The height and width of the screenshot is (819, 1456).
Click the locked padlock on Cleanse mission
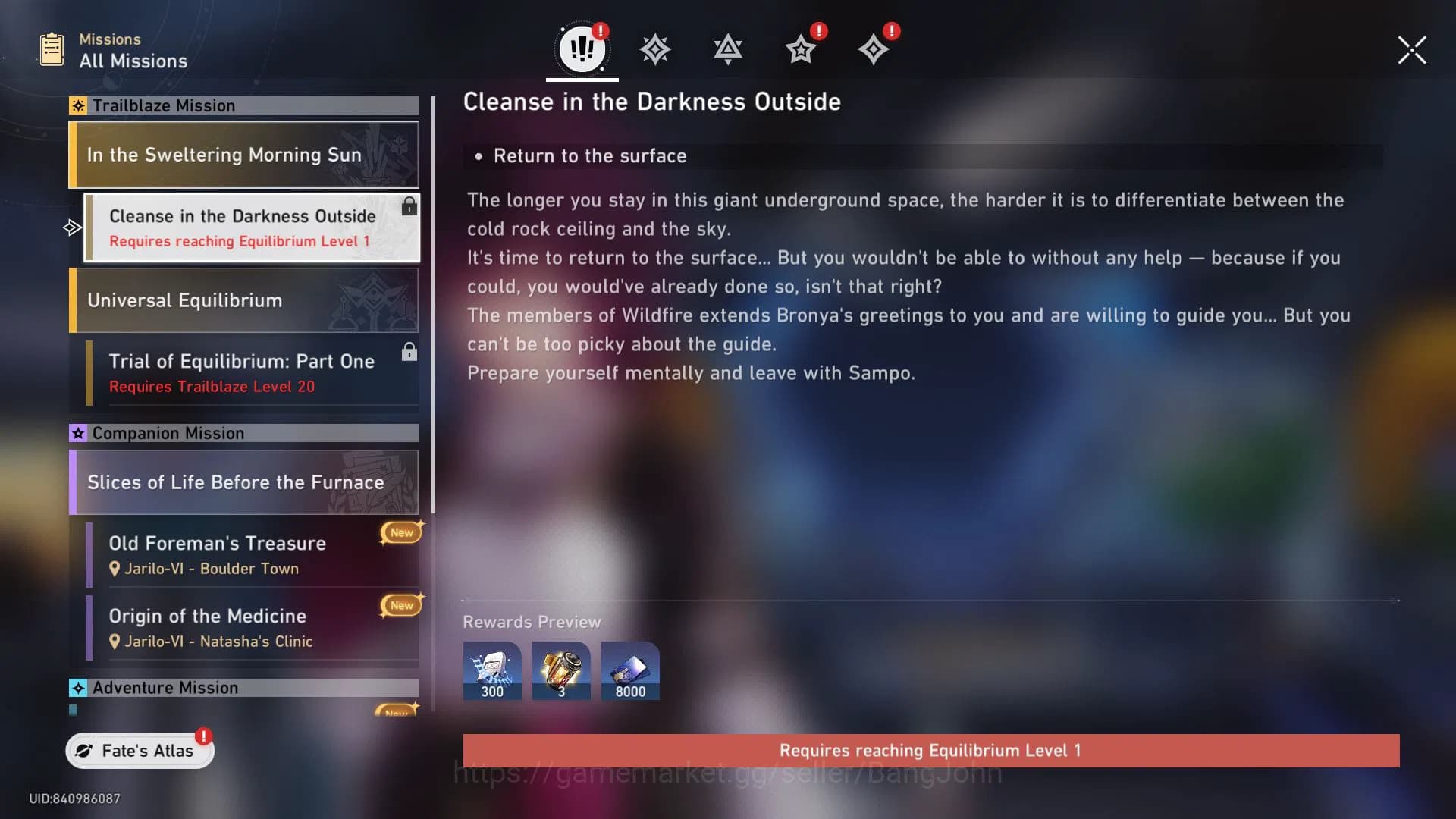pyautogui.click(x=409, y=206)
